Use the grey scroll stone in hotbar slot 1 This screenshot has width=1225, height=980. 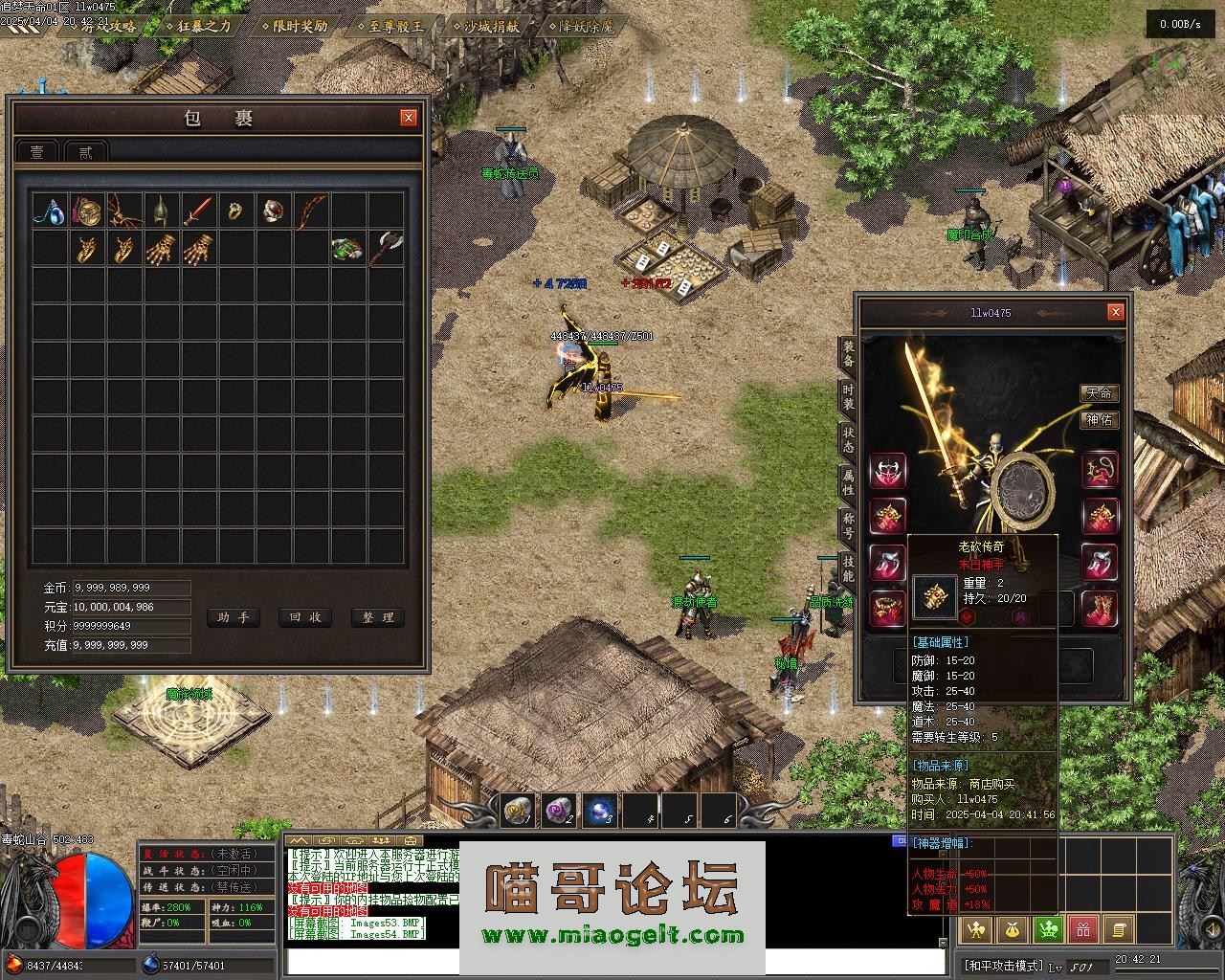click(519, 812)
